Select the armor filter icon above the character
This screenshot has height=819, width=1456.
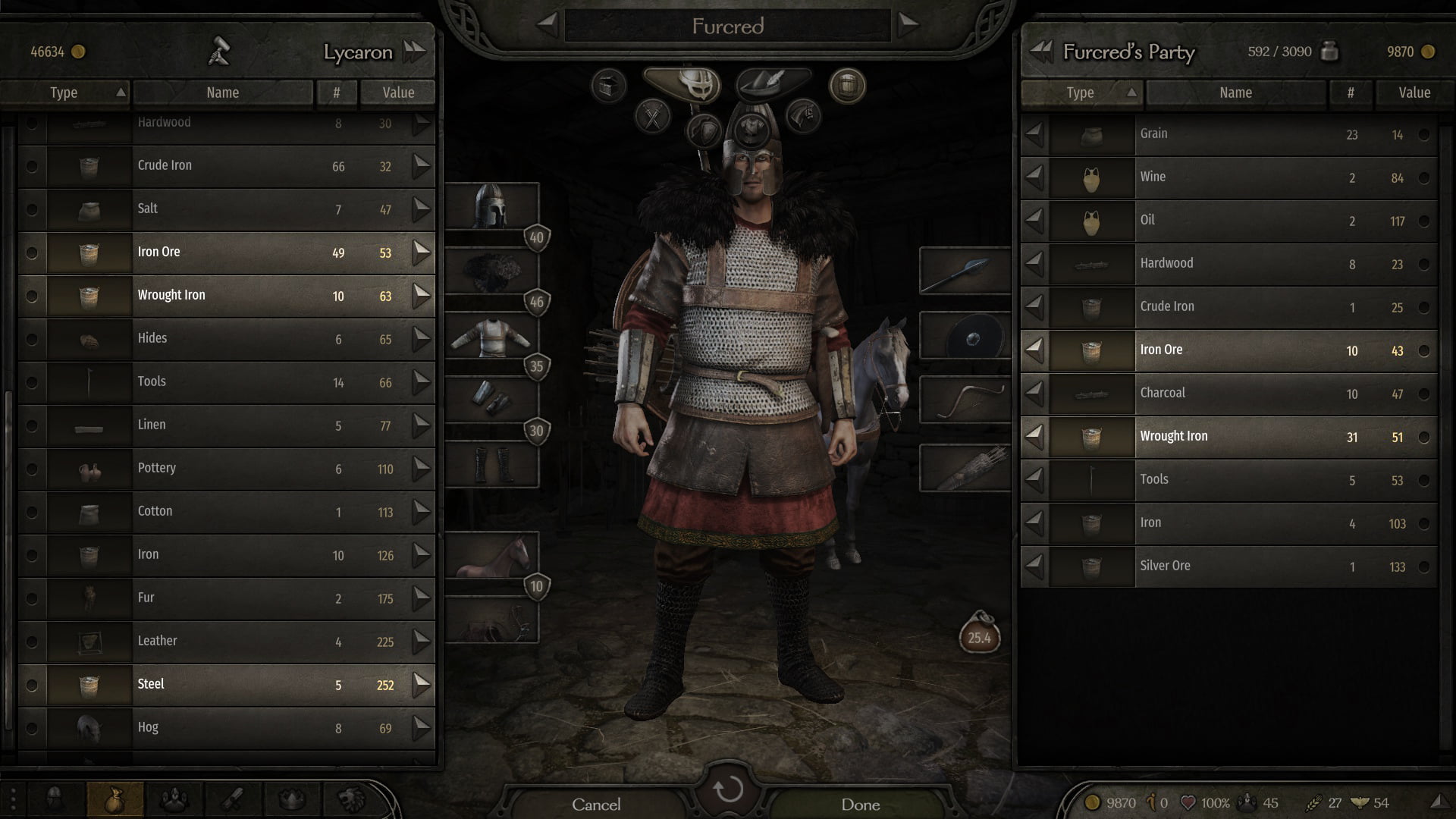[752, 129]
